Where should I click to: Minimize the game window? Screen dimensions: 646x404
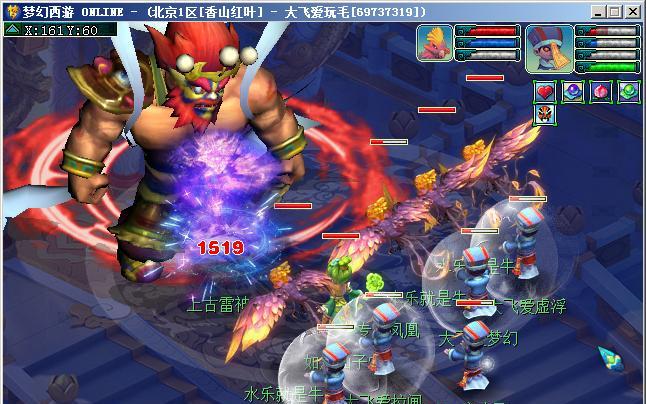(598, 11)
